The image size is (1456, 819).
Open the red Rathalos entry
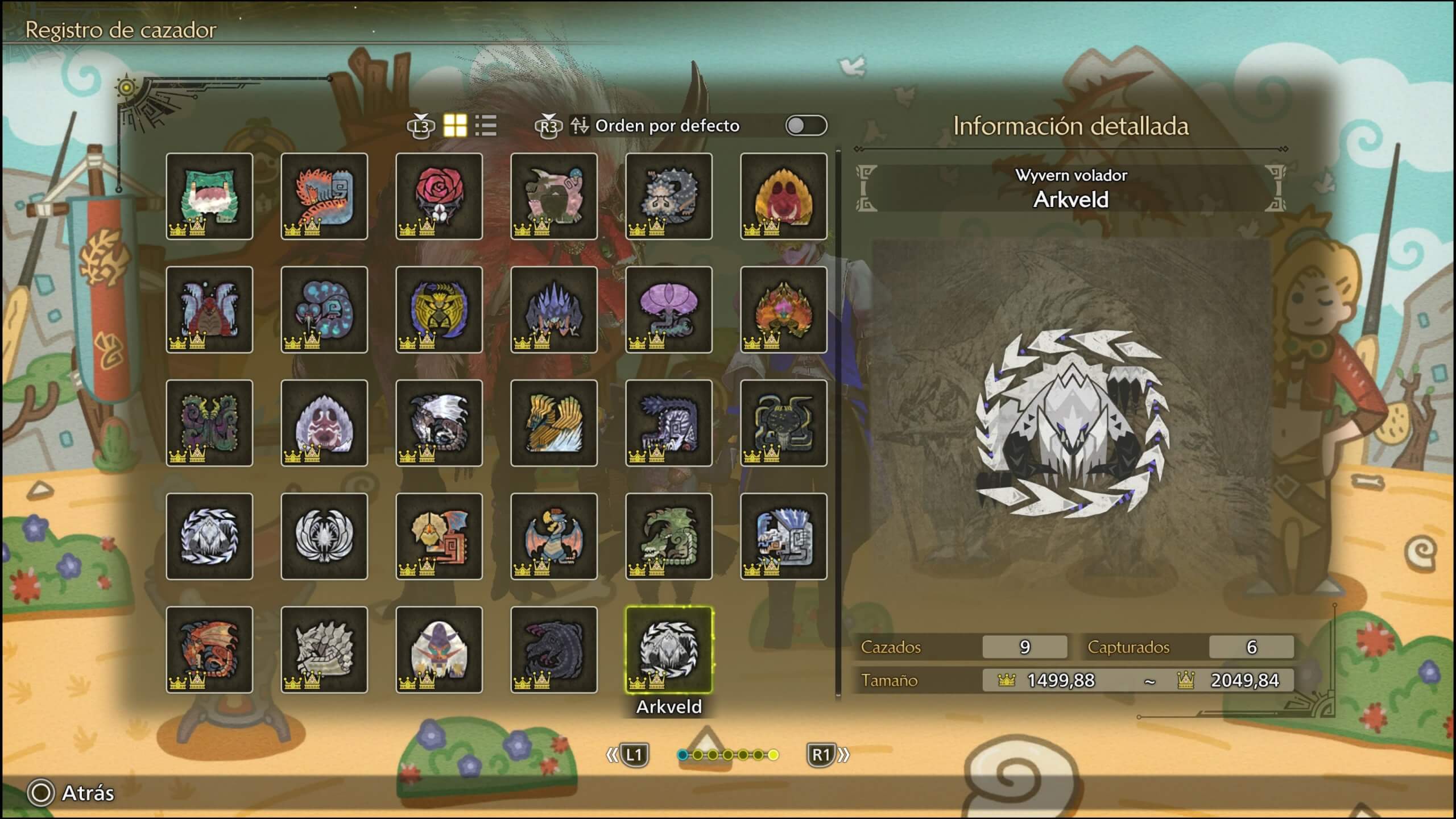click(209, 650)
